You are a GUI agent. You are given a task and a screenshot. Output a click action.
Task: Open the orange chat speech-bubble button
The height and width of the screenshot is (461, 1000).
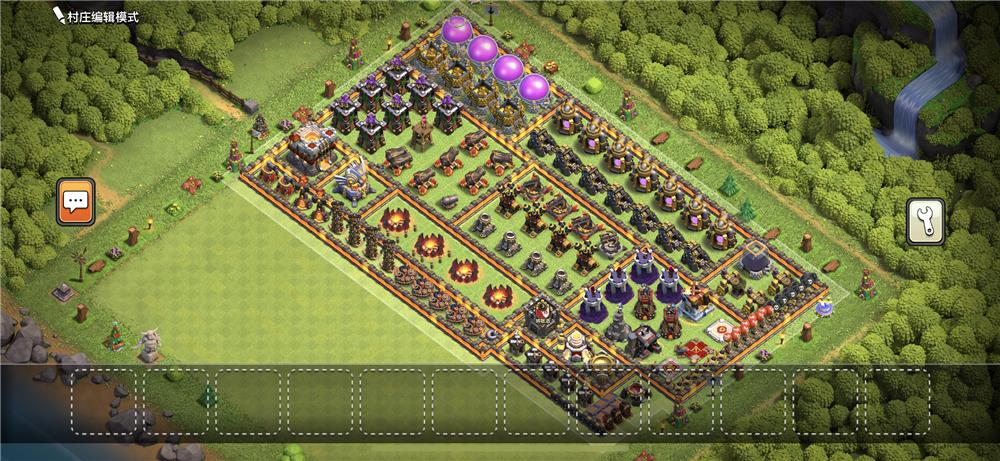tap(76, 202)
